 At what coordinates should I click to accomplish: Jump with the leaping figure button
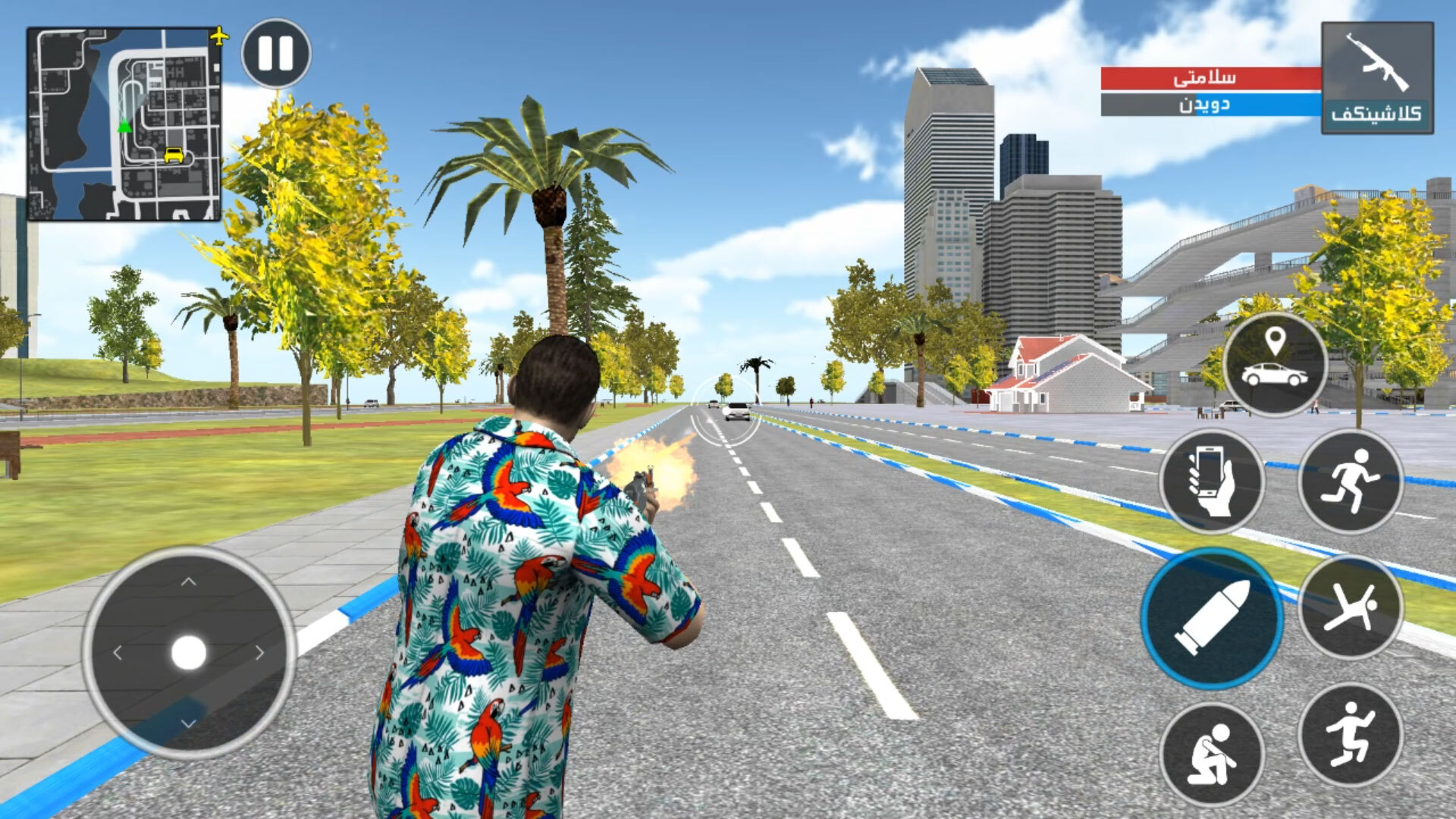point(1350,734)
